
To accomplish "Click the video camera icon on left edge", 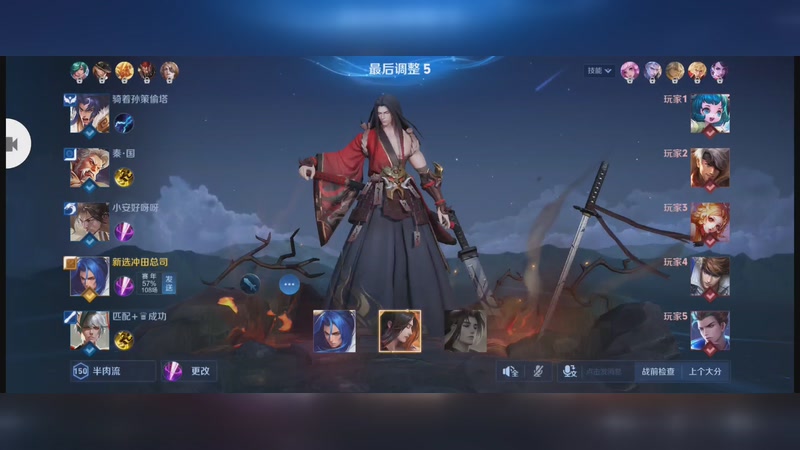I will 15,145.
